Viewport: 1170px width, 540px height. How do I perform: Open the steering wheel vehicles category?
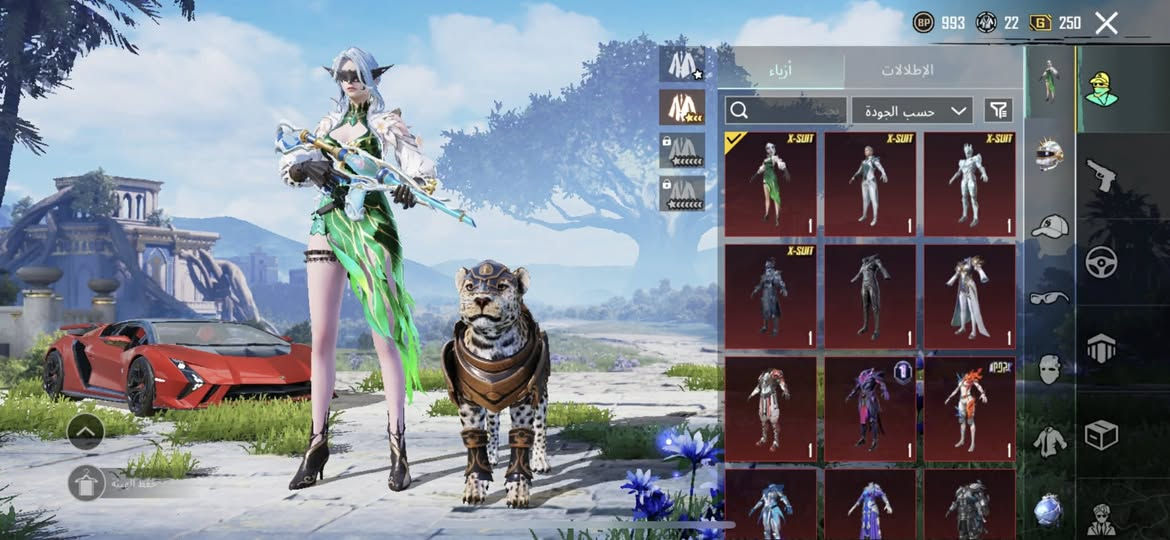point(1101,262)
